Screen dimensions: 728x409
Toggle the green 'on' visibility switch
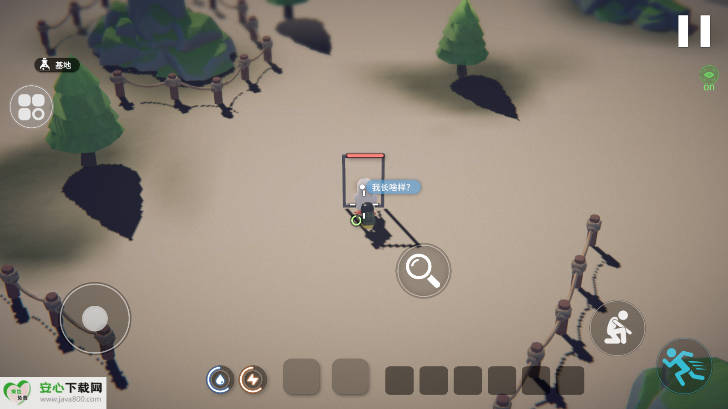coord(709,77)
